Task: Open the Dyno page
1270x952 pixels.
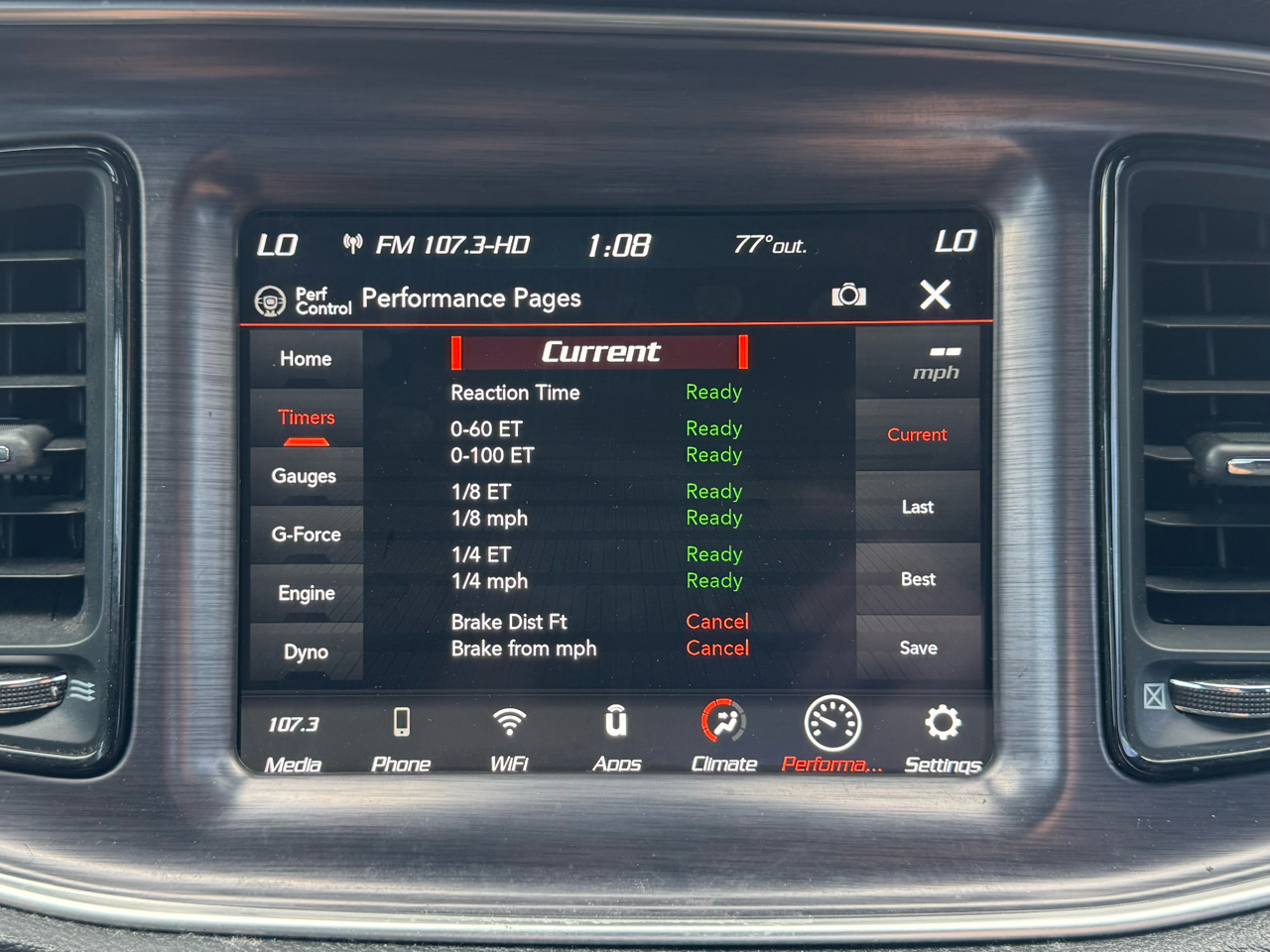Action: click(306, 652)
